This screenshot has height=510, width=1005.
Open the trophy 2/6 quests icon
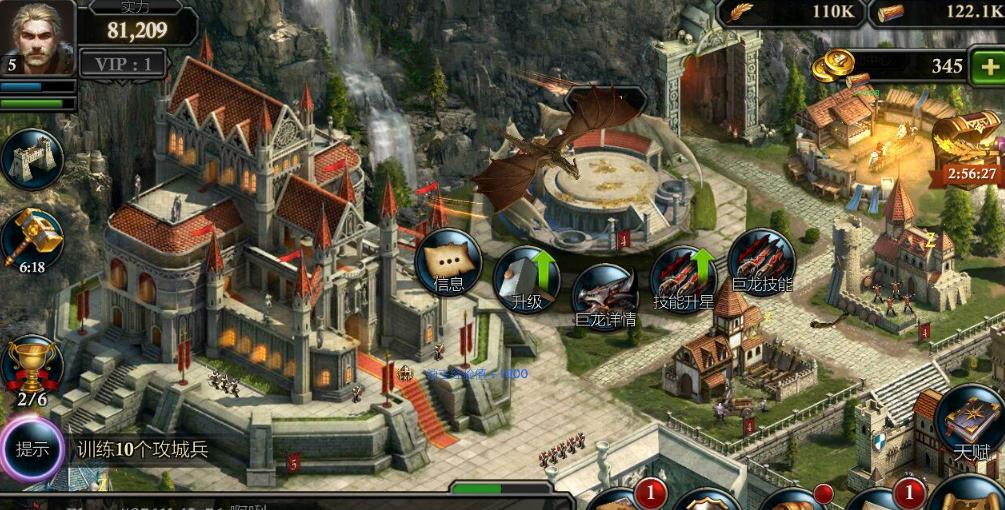coord(32,370)
